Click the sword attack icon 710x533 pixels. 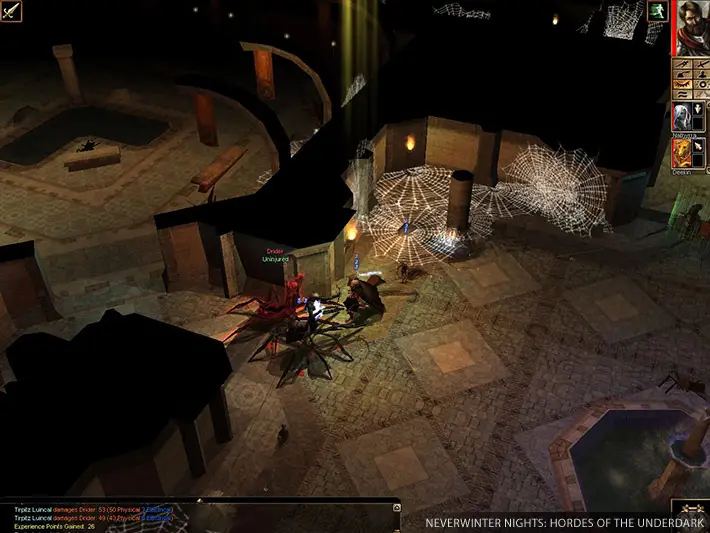coord(13,12)
